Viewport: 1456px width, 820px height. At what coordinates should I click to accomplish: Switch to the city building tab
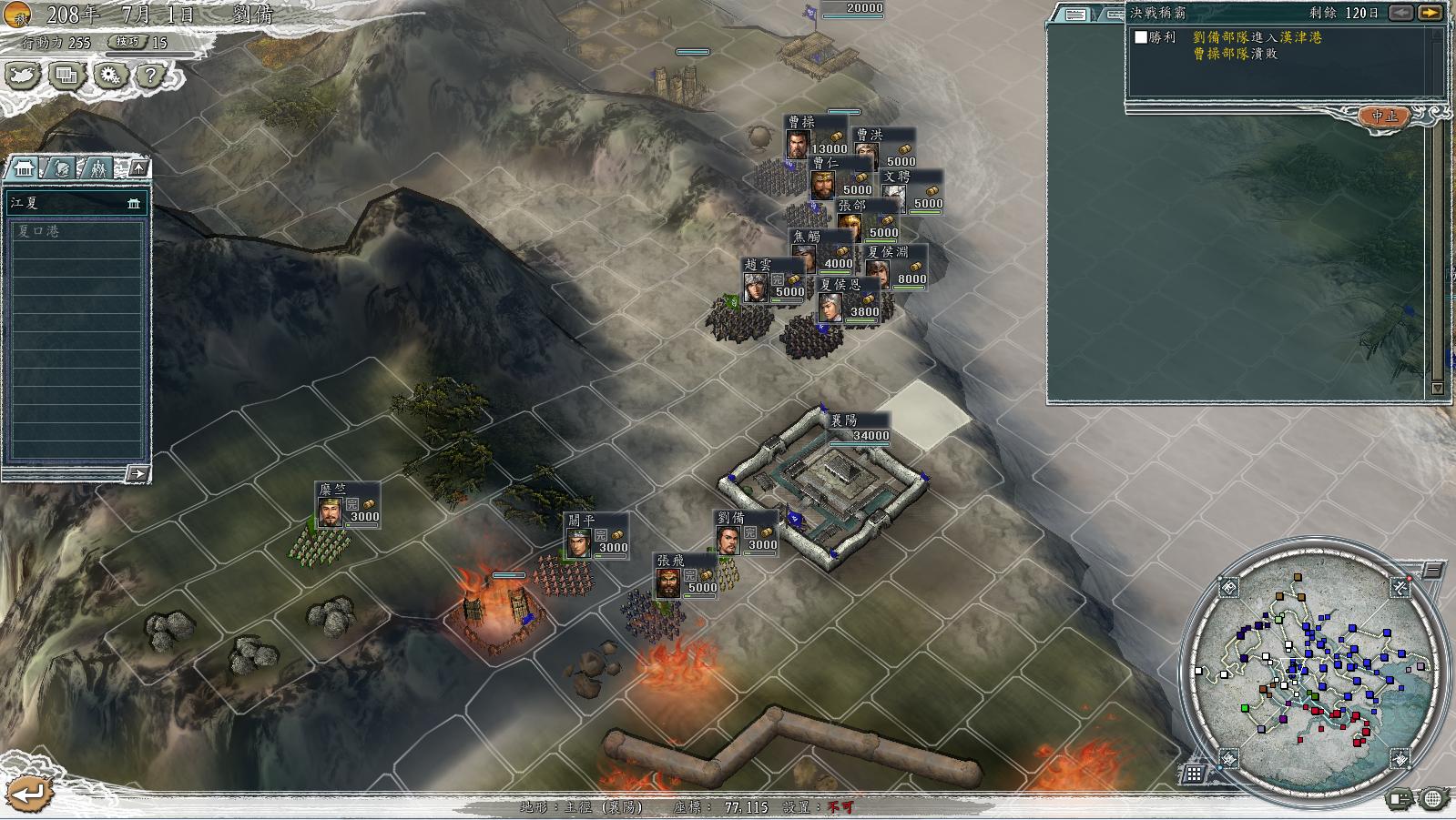coord(25,168)
